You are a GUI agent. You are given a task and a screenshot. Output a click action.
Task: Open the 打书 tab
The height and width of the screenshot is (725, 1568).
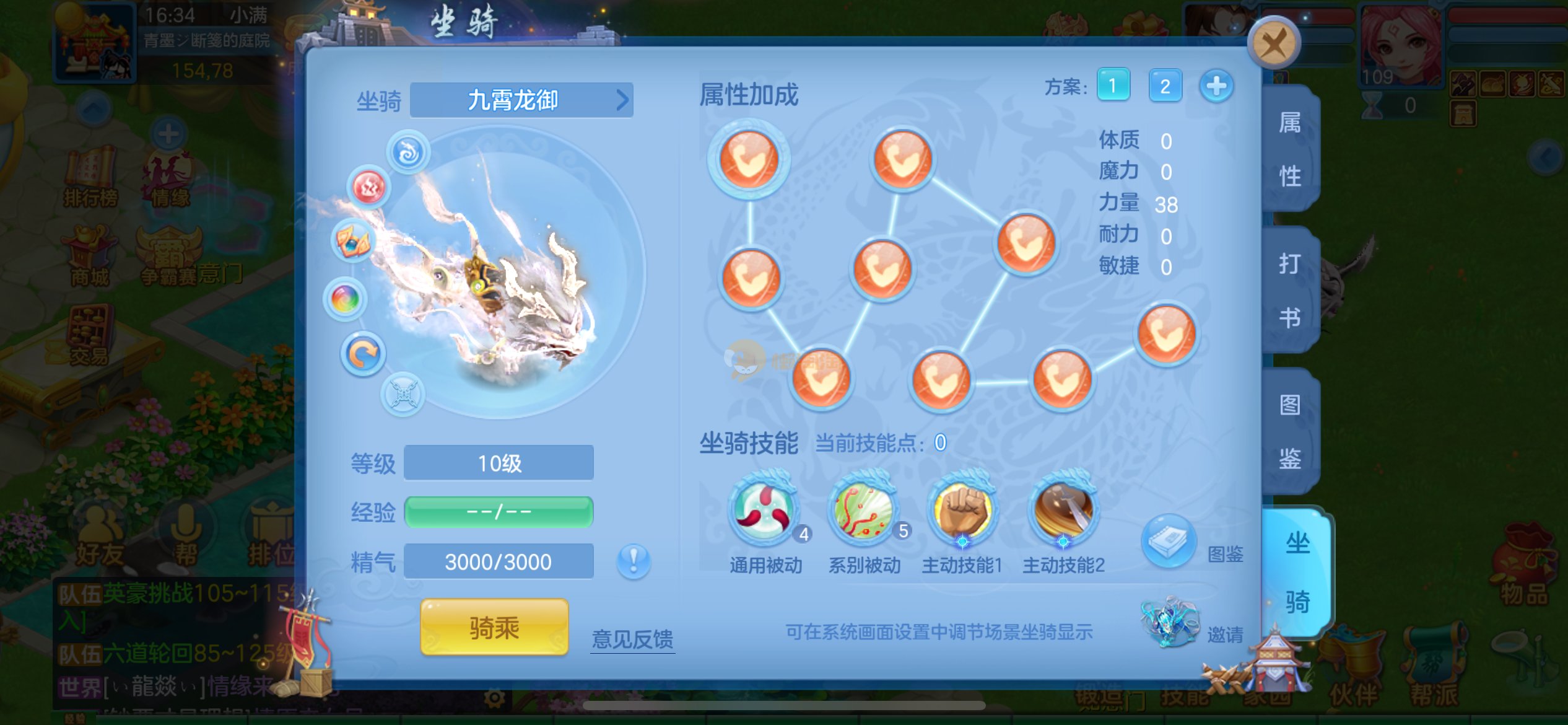(1290, 290)
